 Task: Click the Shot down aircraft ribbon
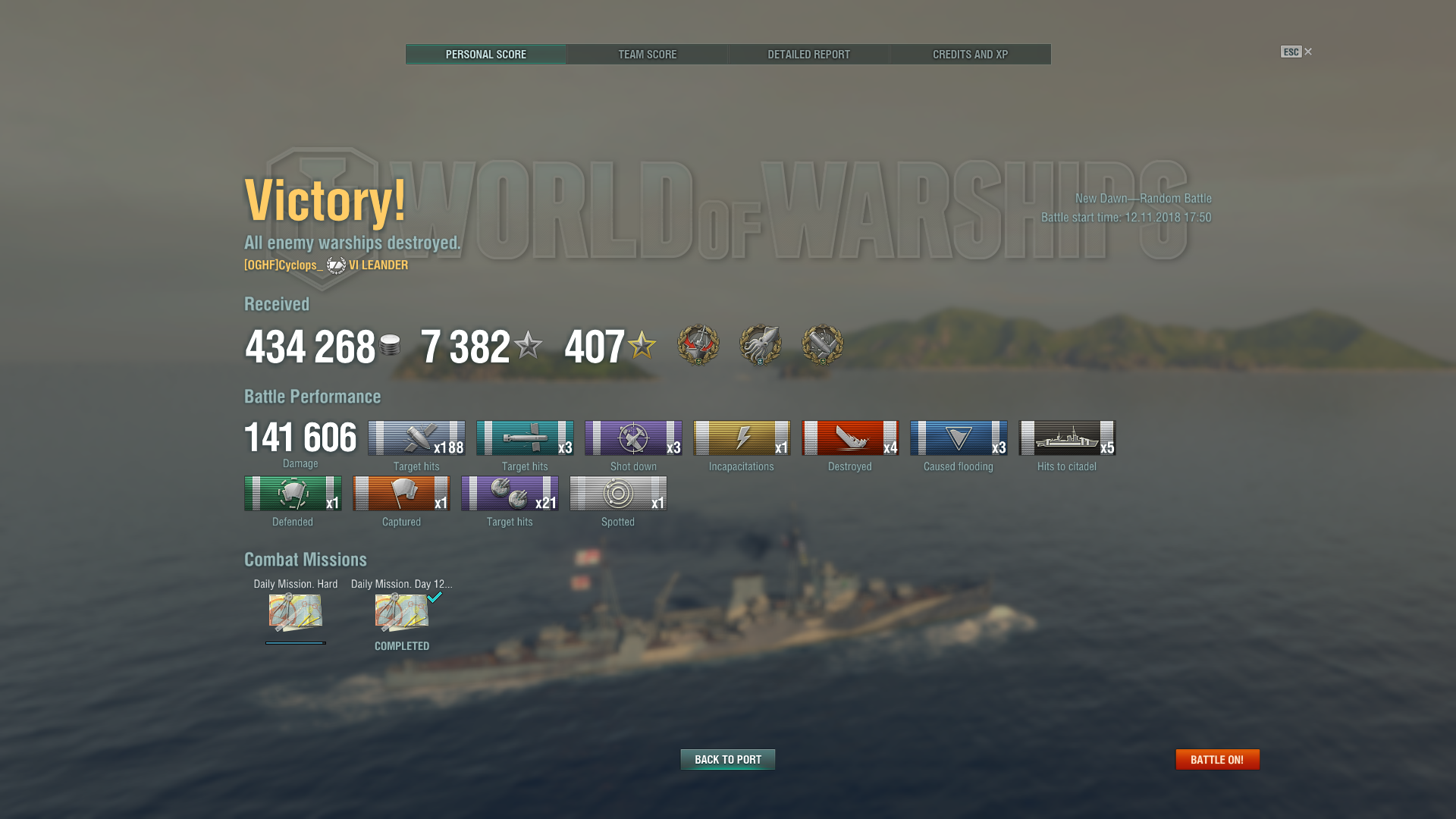pyautogui.click(x=633, y=438)
